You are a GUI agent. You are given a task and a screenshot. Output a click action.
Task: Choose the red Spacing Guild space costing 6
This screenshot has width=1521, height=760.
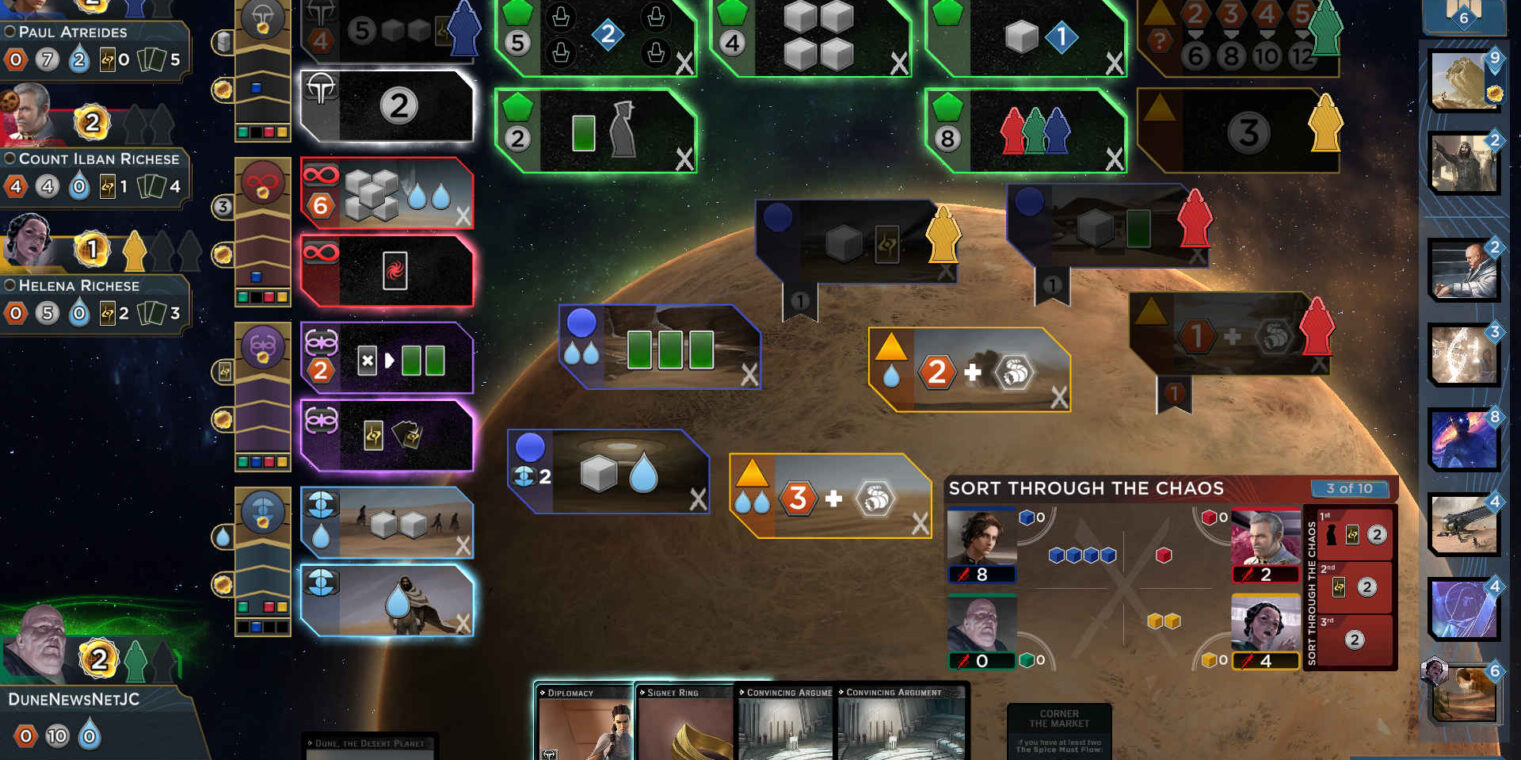pyautogui.click(x=387, y=193)
